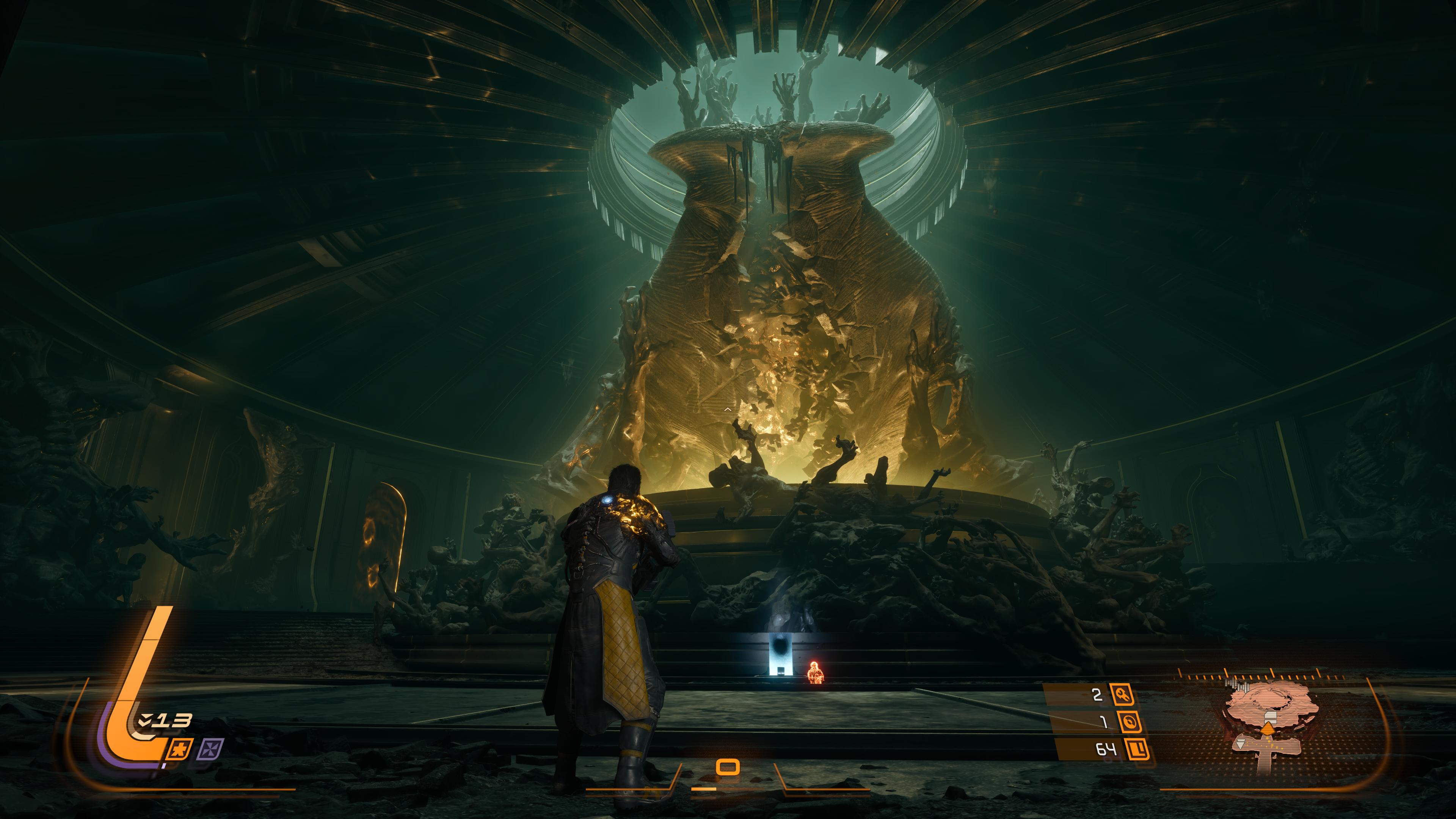Click the orange weapon slot indicator

click(x=728, y=767)
